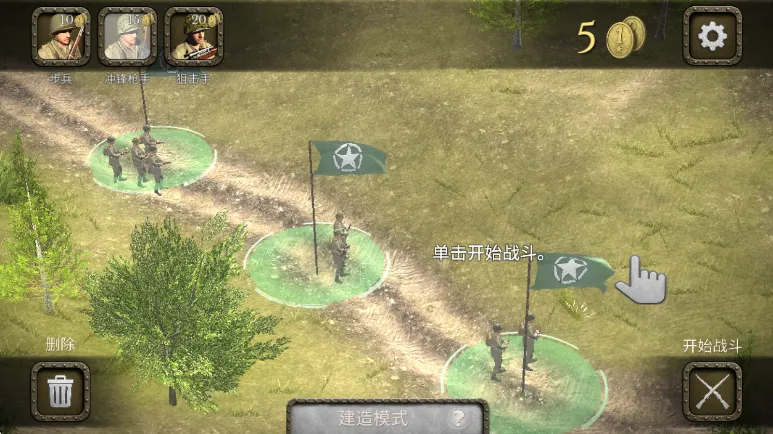Open the question mark help in 建造模式 panel
Screen dimensions: 773x434
click(x=459, y=419)
